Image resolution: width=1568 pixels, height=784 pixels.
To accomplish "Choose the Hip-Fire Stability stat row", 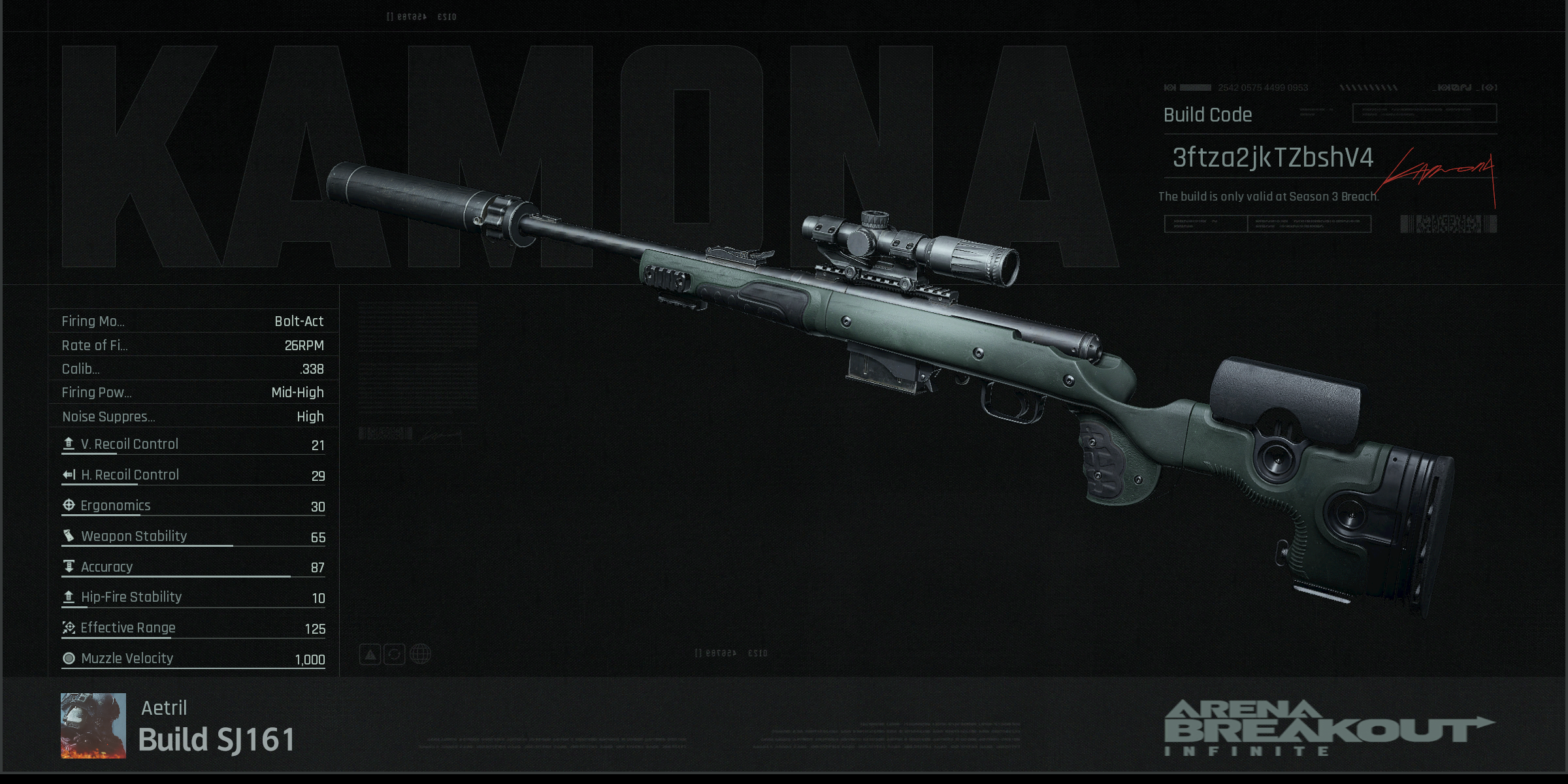I will (x=193, y=598).
